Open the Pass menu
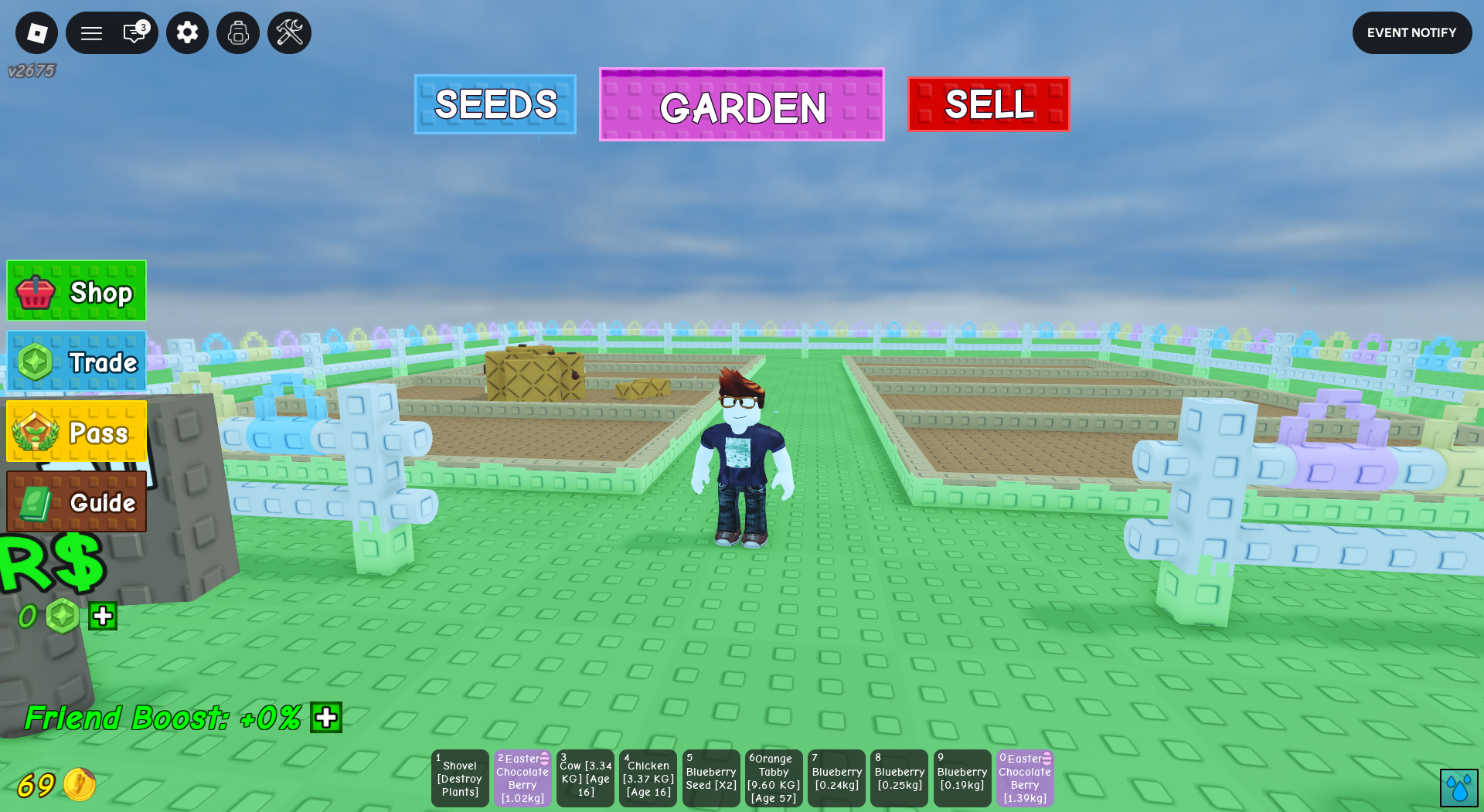Image resolution: width=1484 pixels, height=812 pixels. click(75, 432)
